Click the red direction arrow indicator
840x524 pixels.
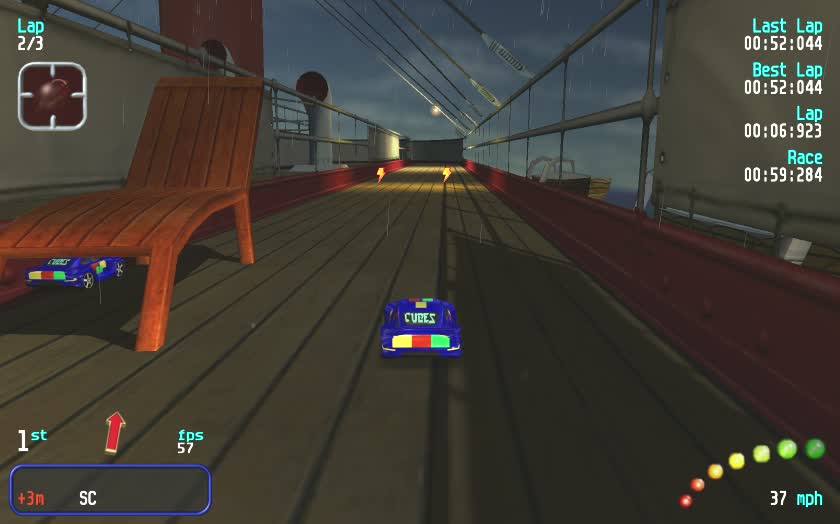pos(115,432)
